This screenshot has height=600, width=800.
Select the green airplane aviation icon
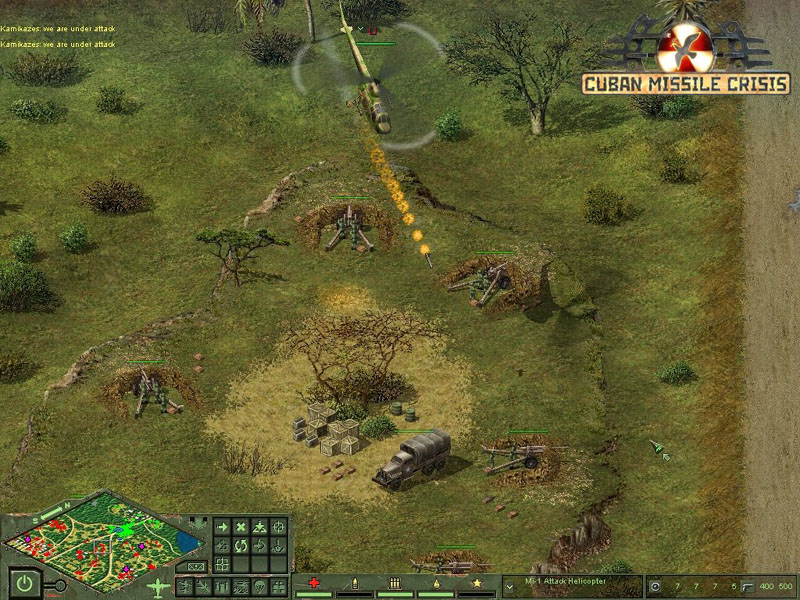point(158,586)
